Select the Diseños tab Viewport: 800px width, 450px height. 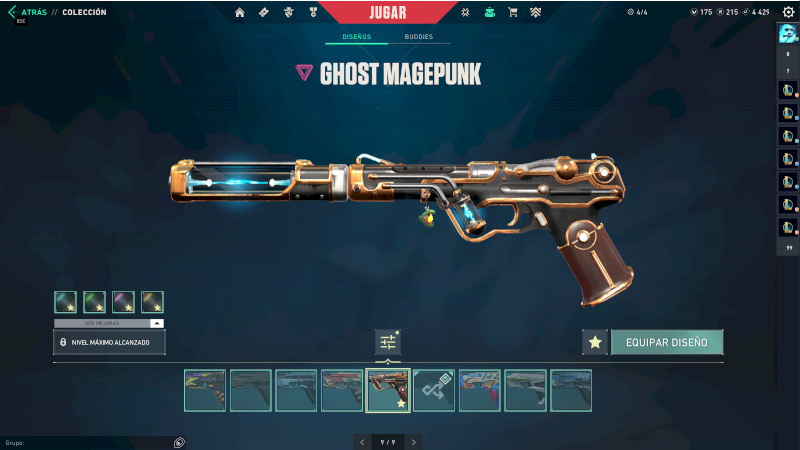[355, 37]
